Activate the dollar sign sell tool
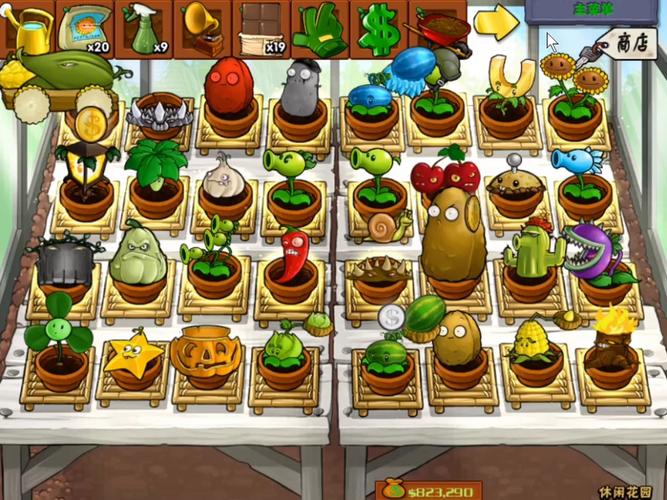The image size is (667, 500). pyautogui.click(x=377, y=29)
